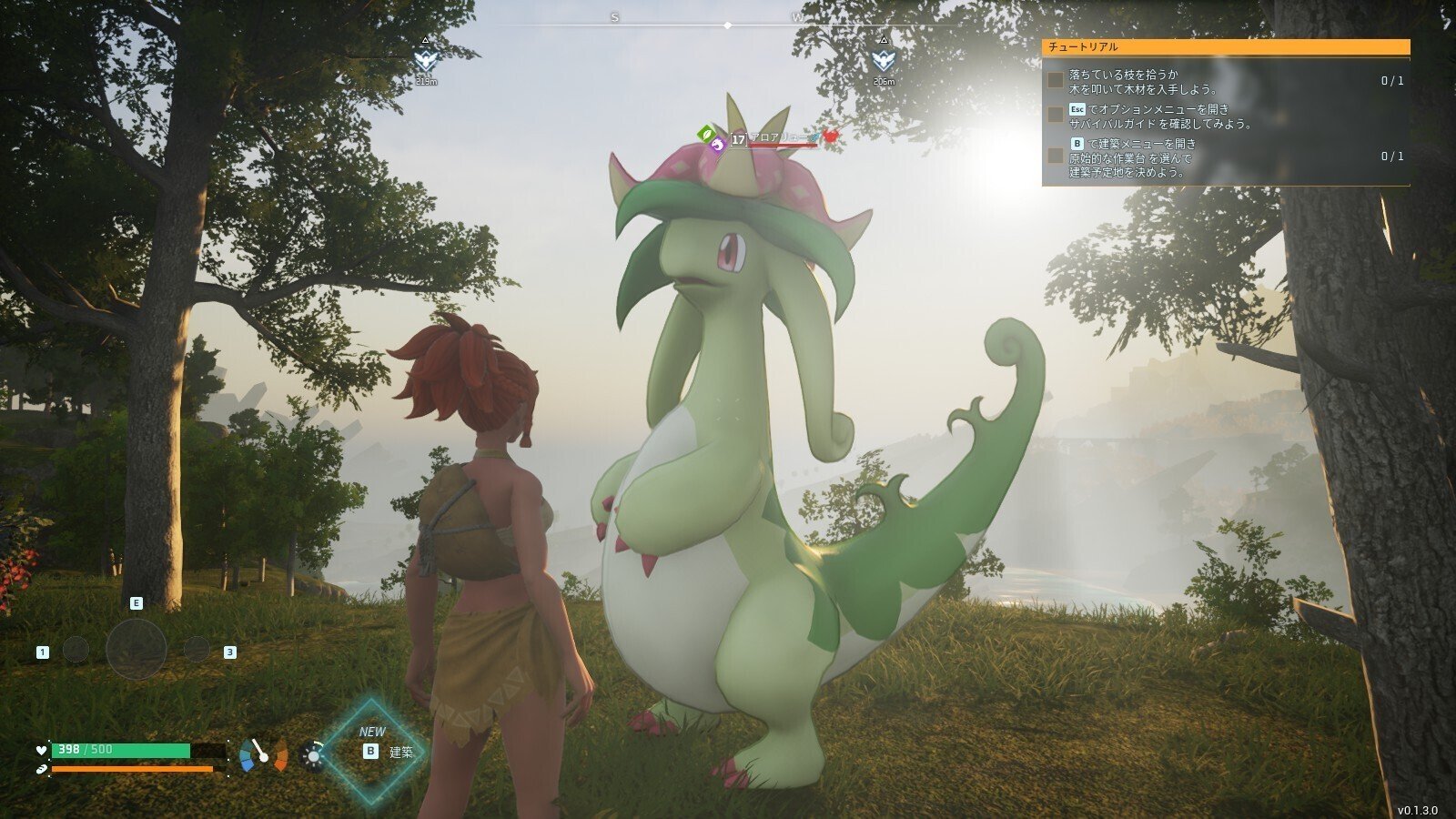The height and width of the screenshot is (819, 1456).
Task: Tick the survival guide objective checkbox
Action: [1055, 116]
